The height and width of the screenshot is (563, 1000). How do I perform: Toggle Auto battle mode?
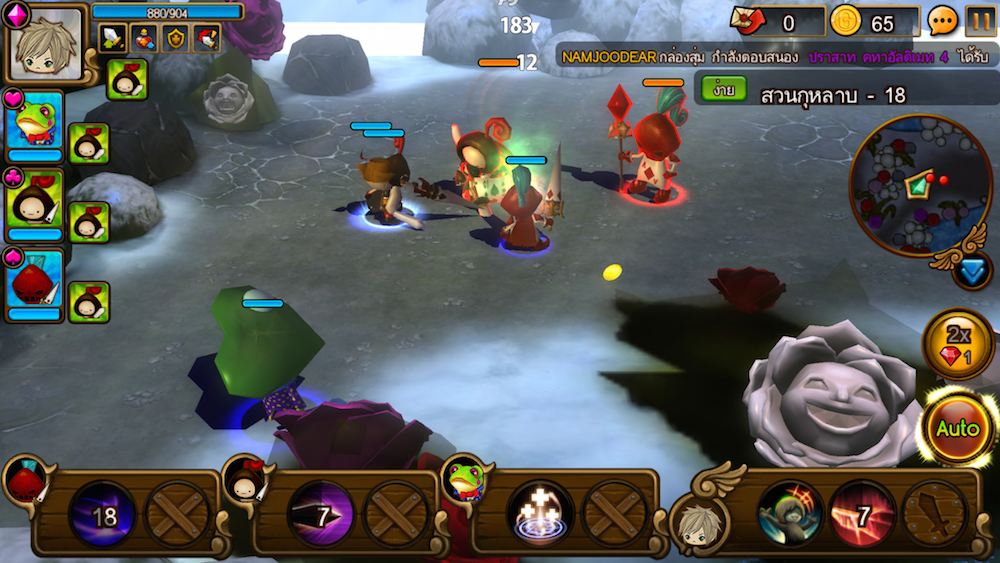[957, 428]
